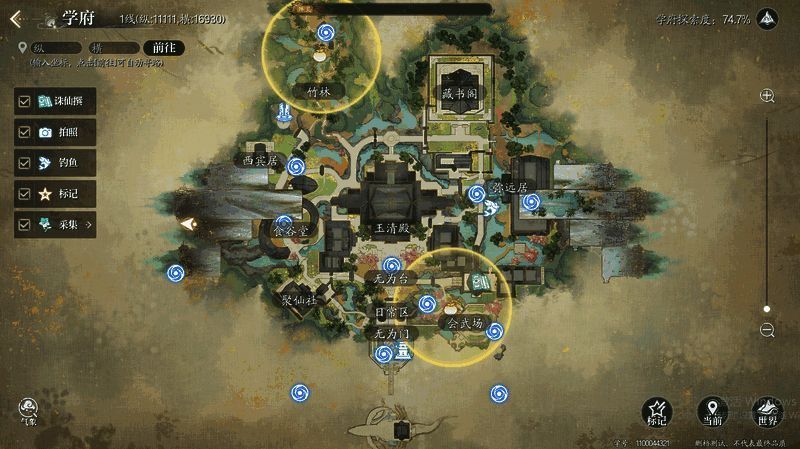The height and width of the screenshot is (449, 800).
Task: Click the 前往 go-to button
Action: pyautogui.click(x=160, y=47)
